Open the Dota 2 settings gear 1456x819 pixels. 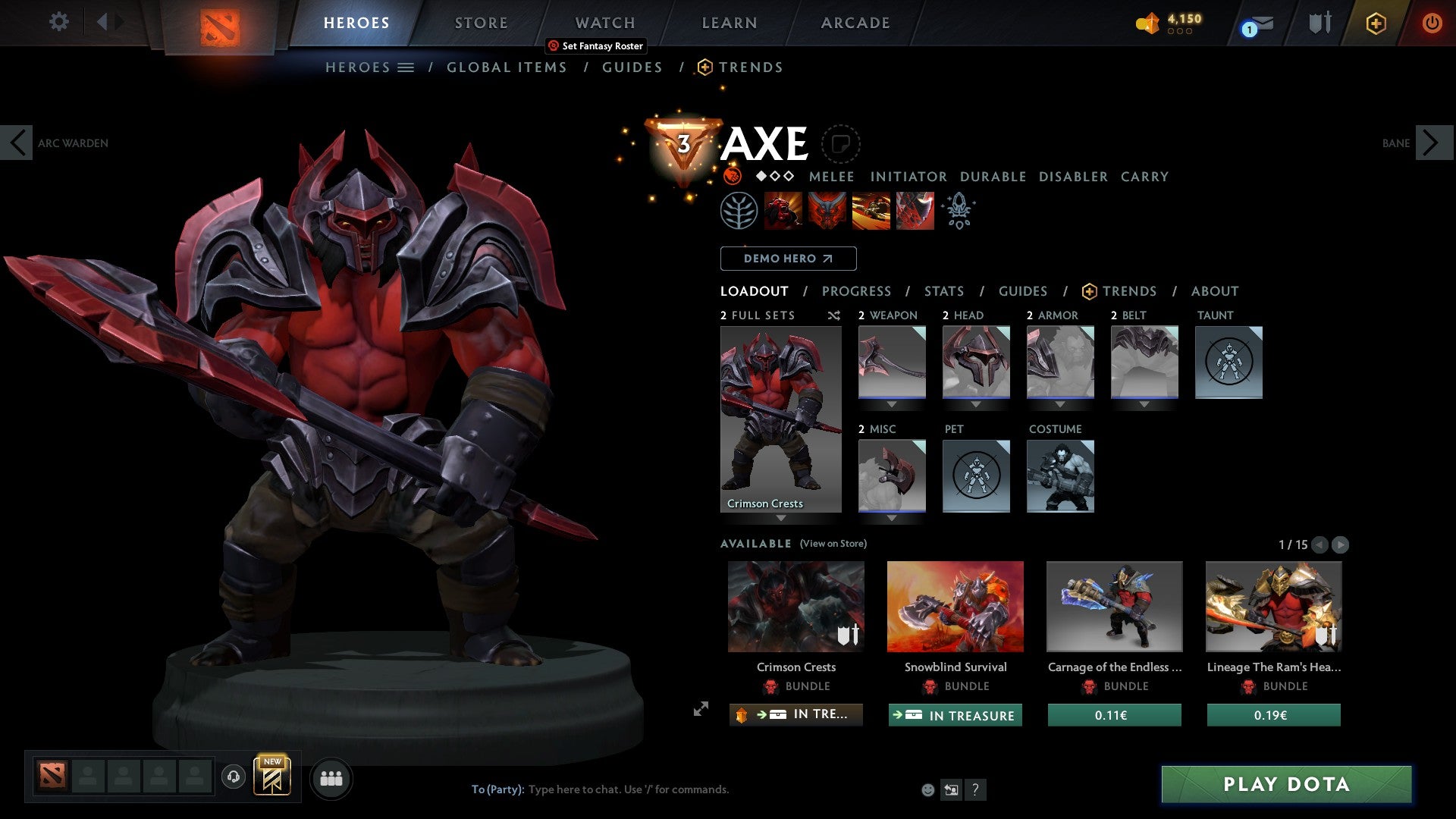pyautogui.click(x=58, y=22)
